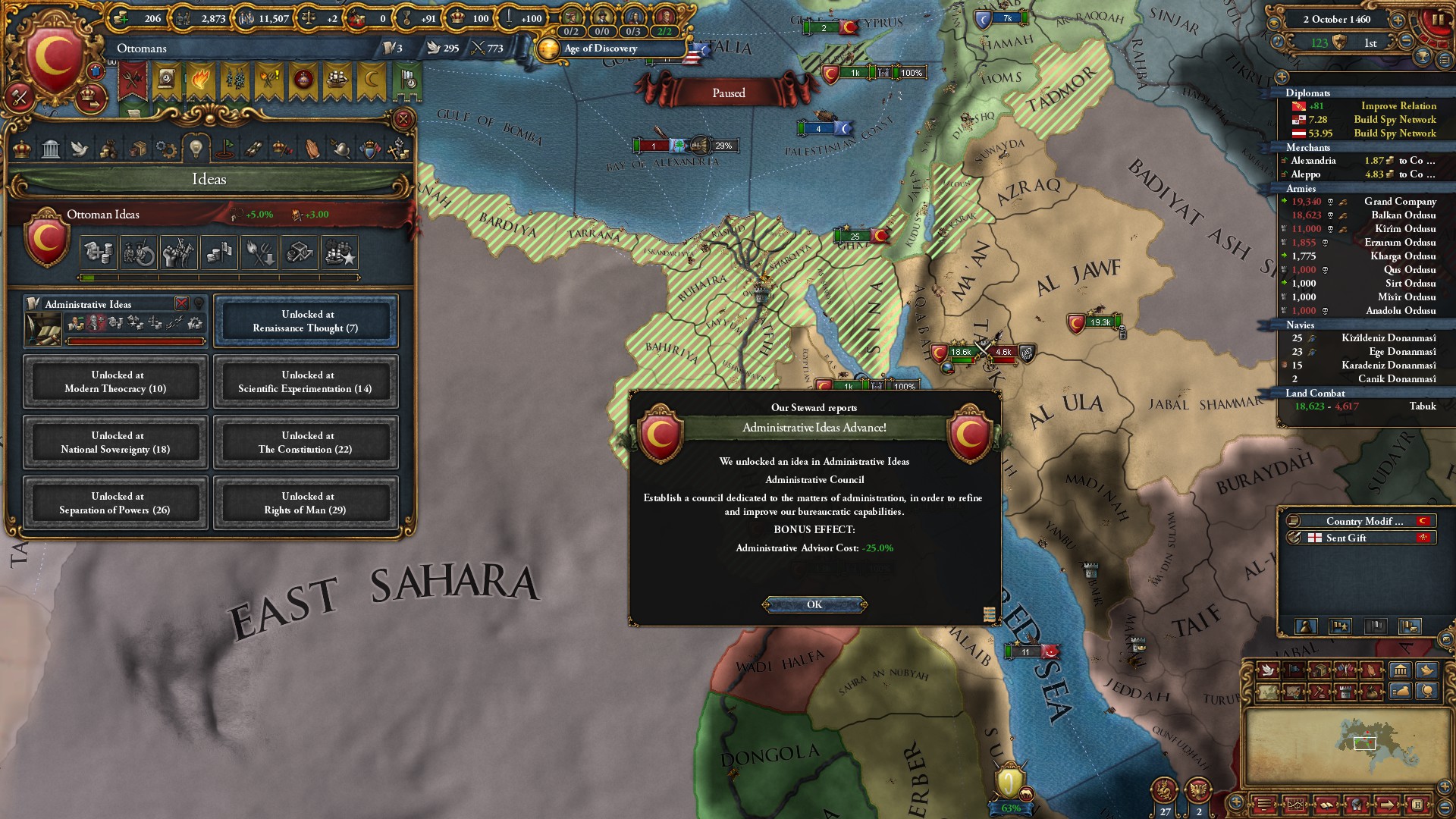Switch to the soldier helmet Military tab
Screen dimensions: 1456x819
pos(340,149)
